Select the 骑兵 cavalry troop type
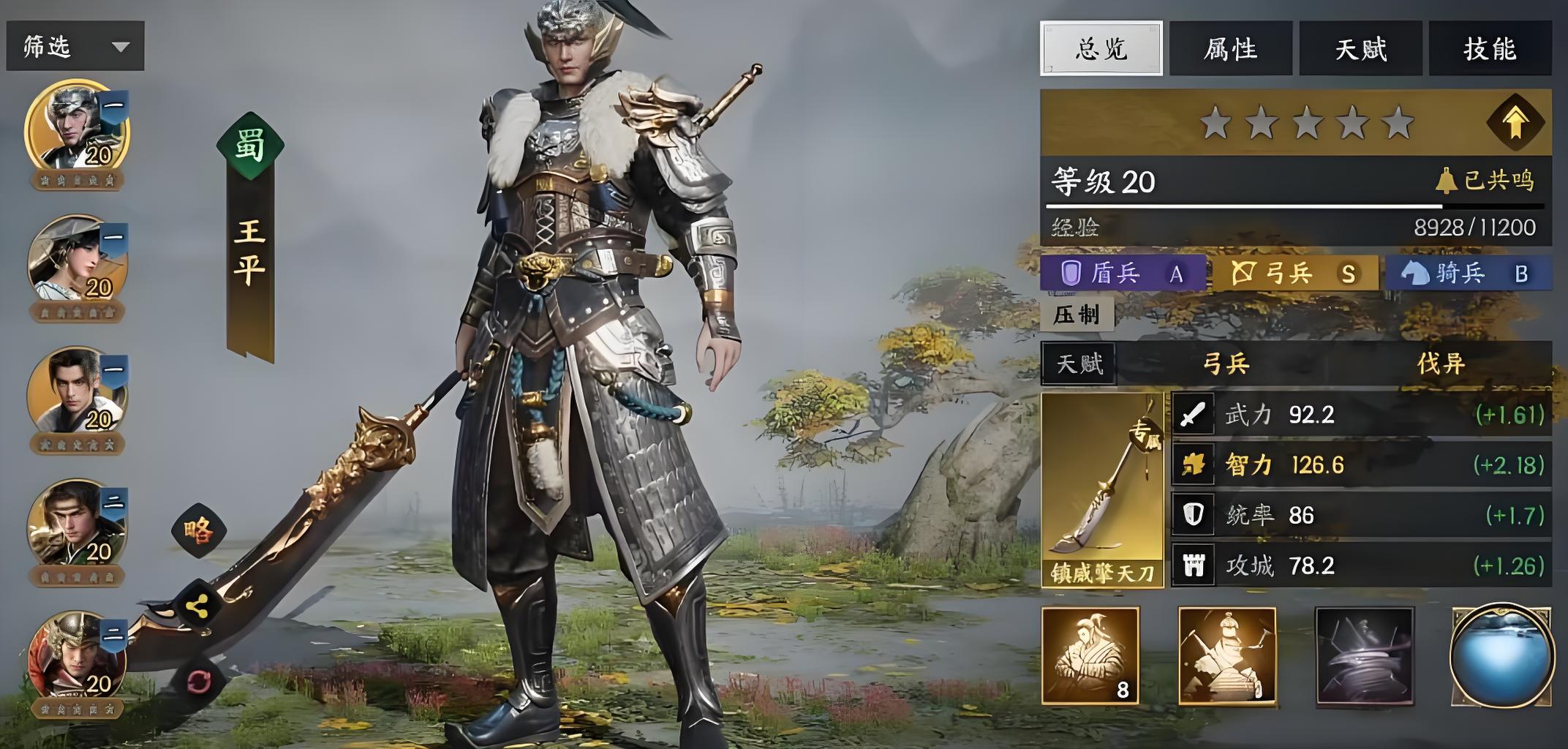The width and height of the screenshot is (1568, 749). [x=1466, y=274]
